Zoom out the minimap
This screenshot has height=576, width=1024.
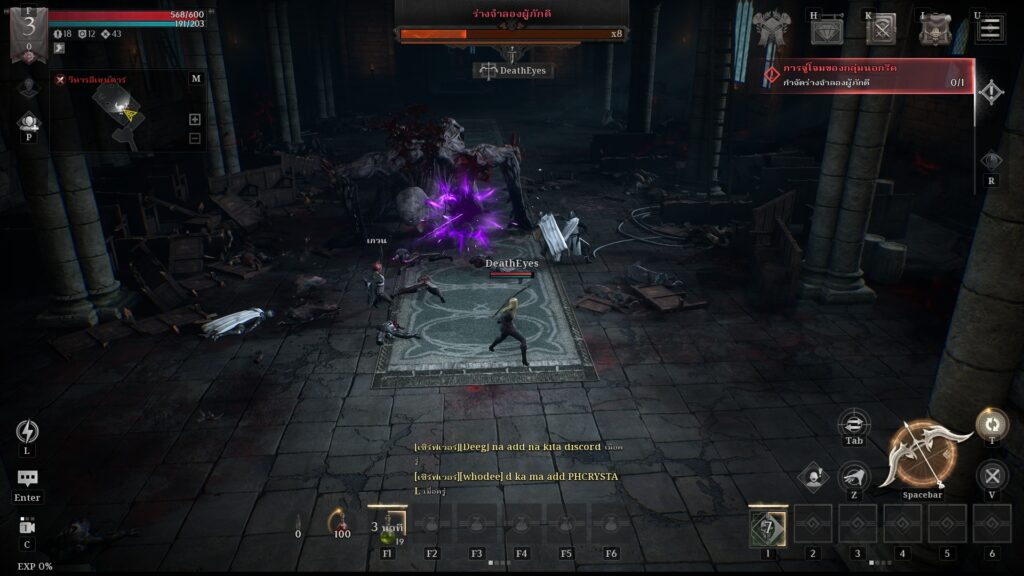195,138
